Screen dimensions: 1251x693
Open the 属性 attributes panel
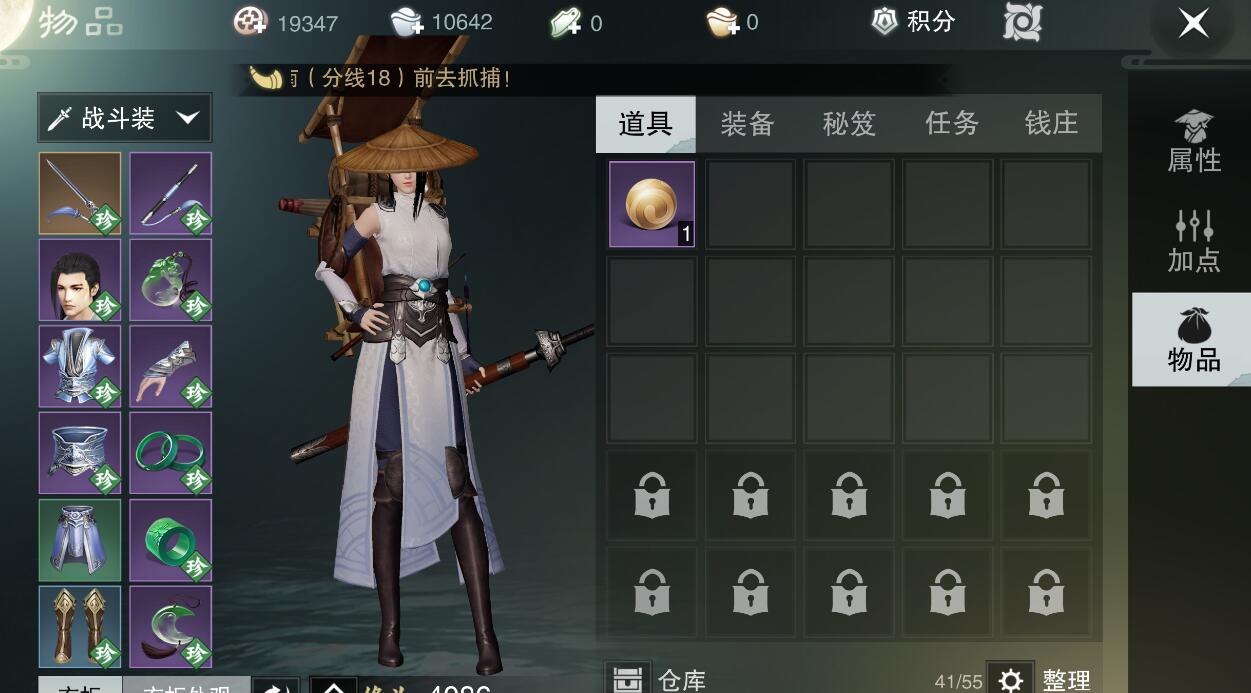coord(1193,142)
